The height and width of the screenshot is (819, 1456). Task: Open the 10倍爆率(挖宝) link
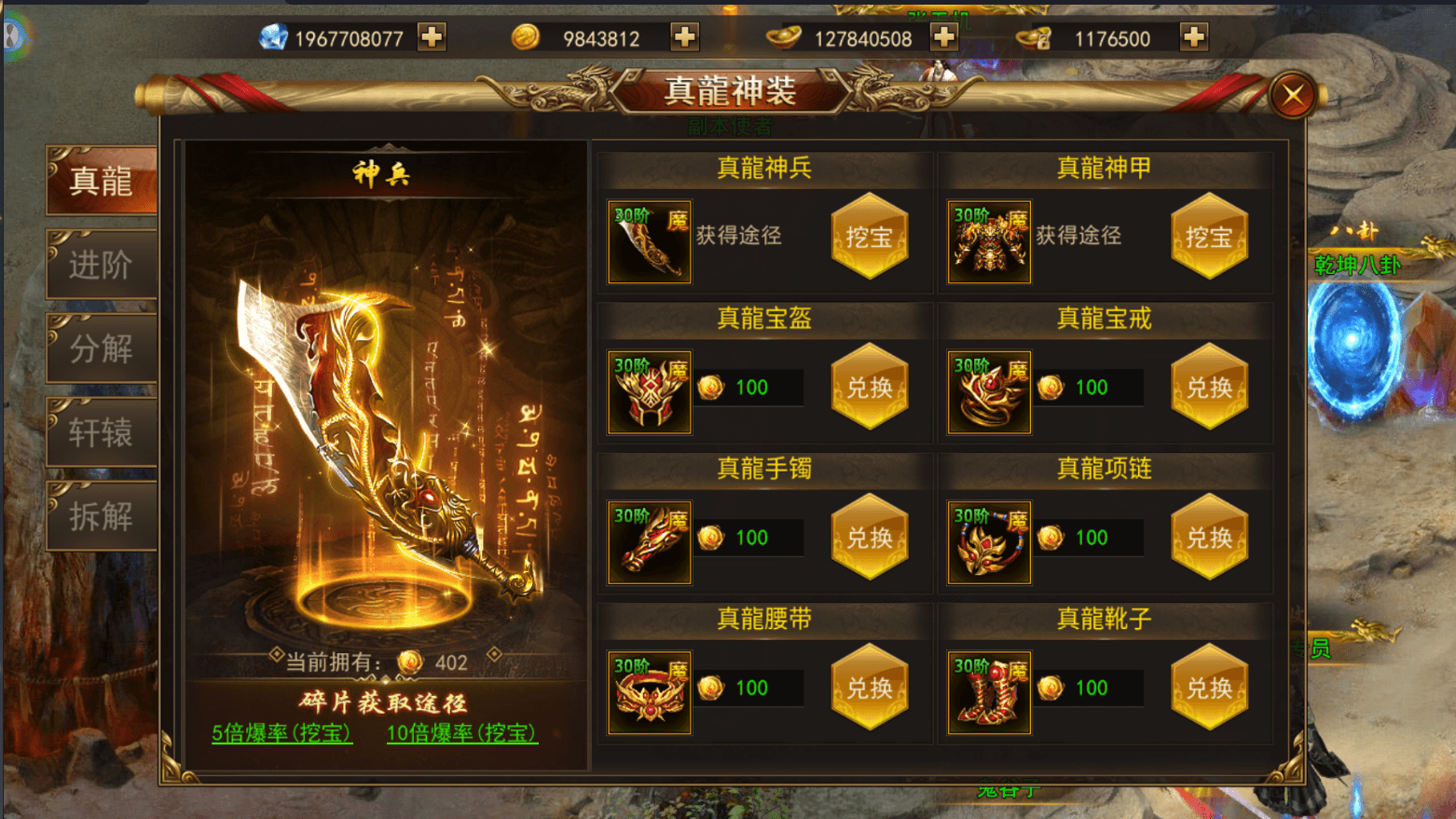click(x=461, y=735)
